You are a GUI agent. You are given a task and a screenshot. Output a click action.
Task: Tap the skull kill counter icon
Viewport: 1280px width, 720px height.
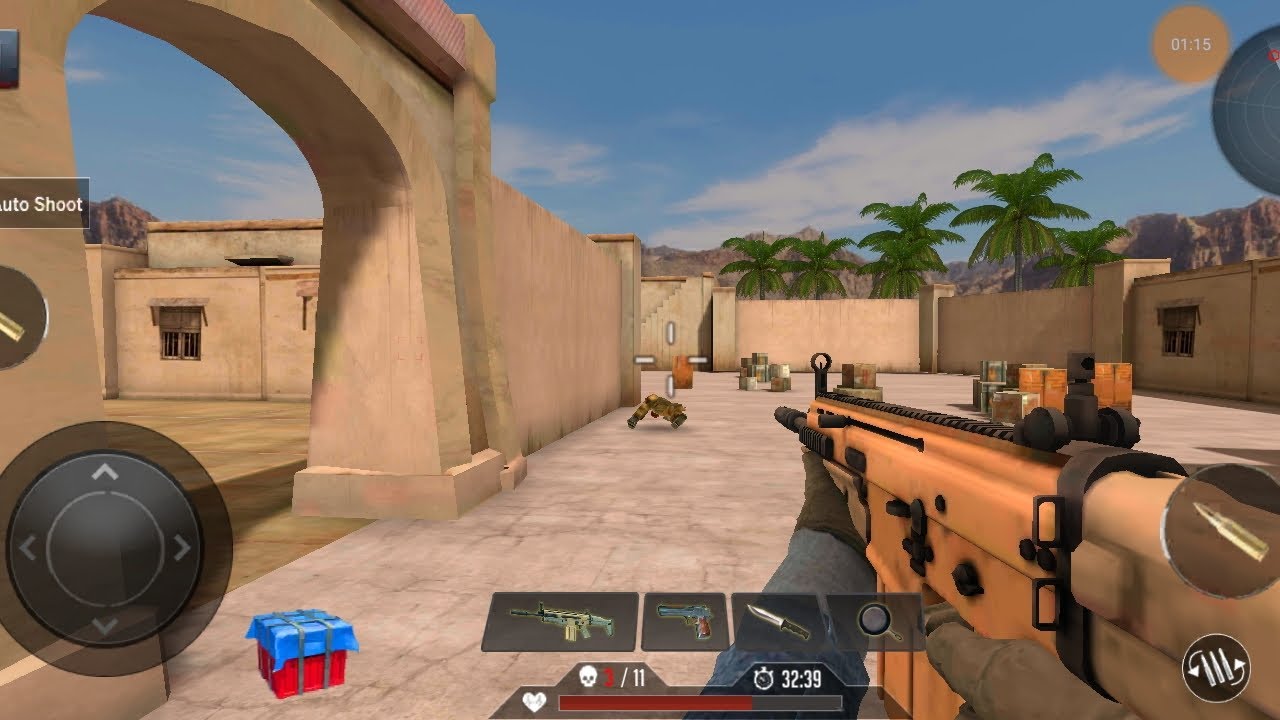click(x=590, y=676)
